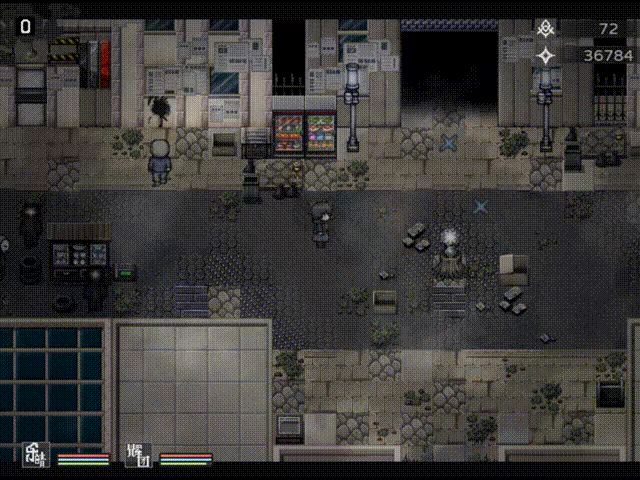
Task: Click the triangular emblem icon beside 72
Action: (546, 28)
